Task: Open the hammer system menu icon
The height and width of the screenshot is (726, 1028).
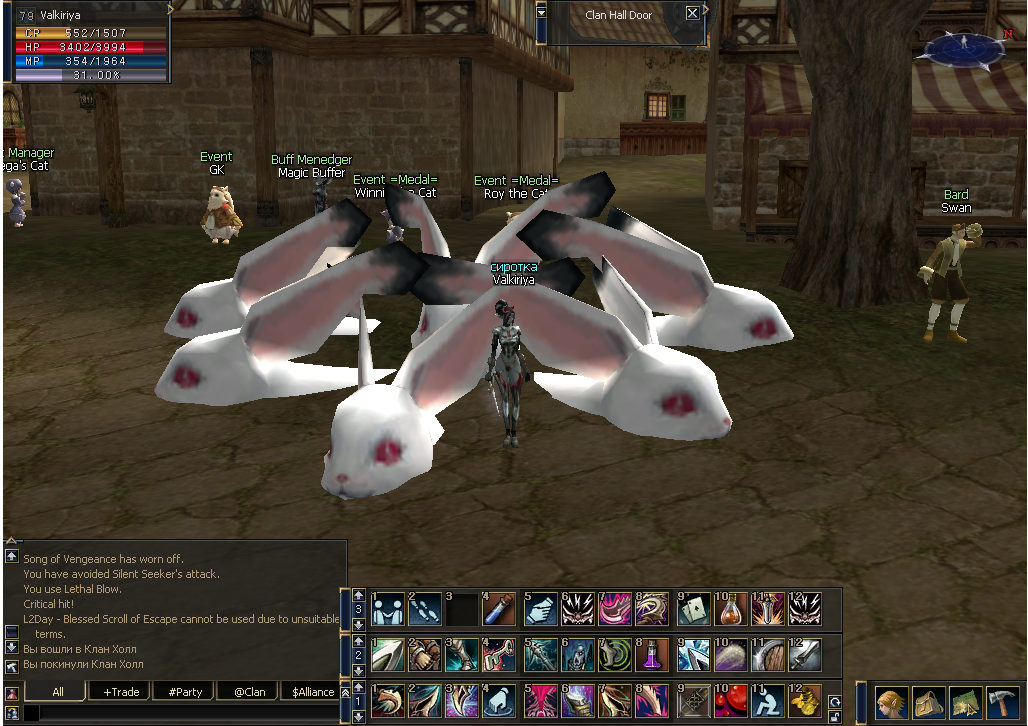Action: [1000, 701]
